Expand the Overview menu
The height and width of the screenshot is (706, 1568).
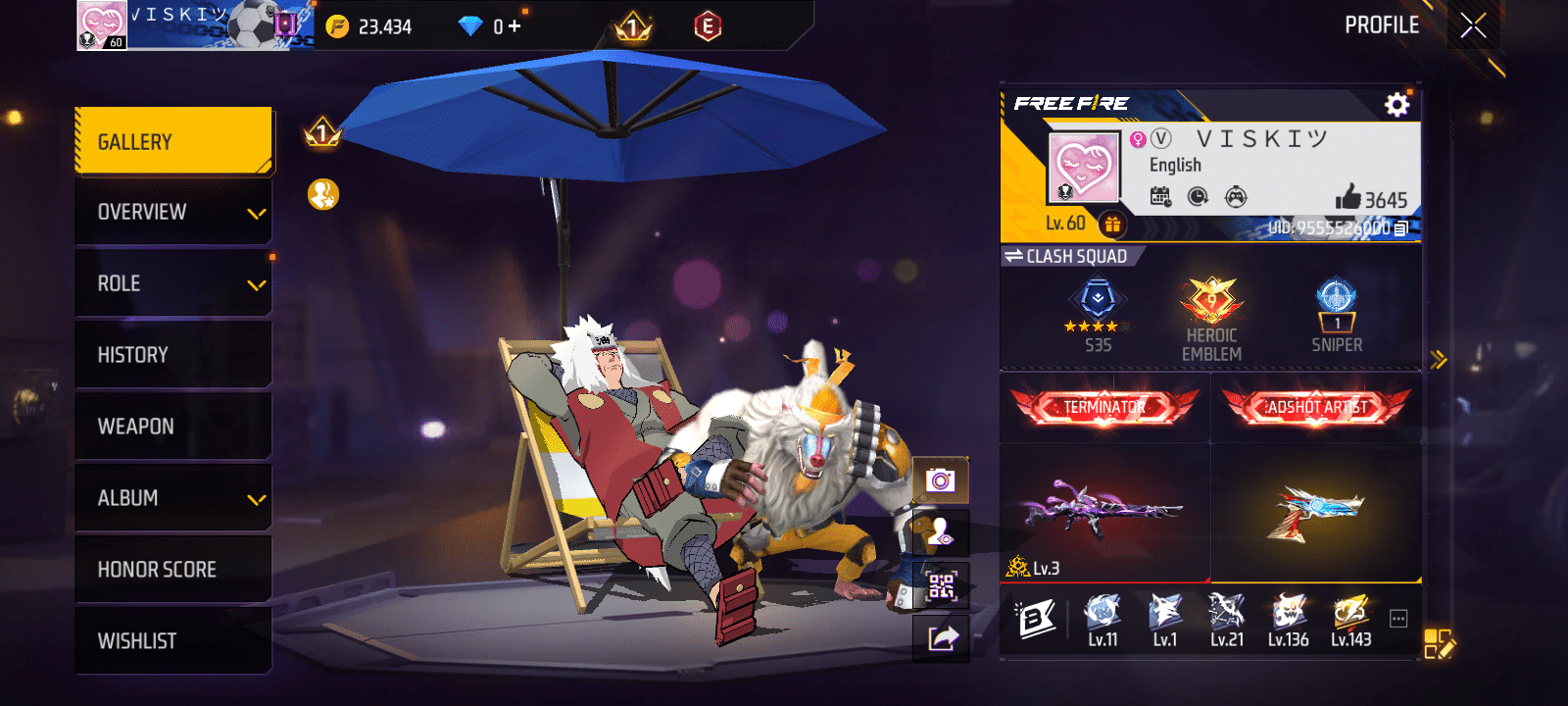pyautogui.click(x=173, y=213)
